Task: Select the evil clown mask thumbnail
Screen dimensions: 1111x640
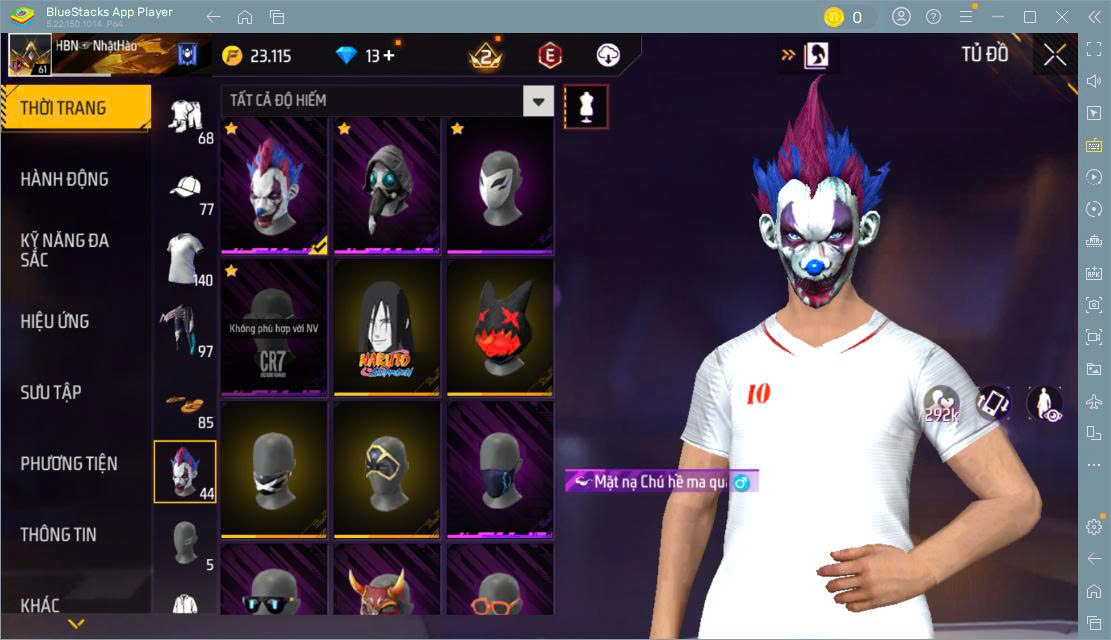Action: (274, 185)
